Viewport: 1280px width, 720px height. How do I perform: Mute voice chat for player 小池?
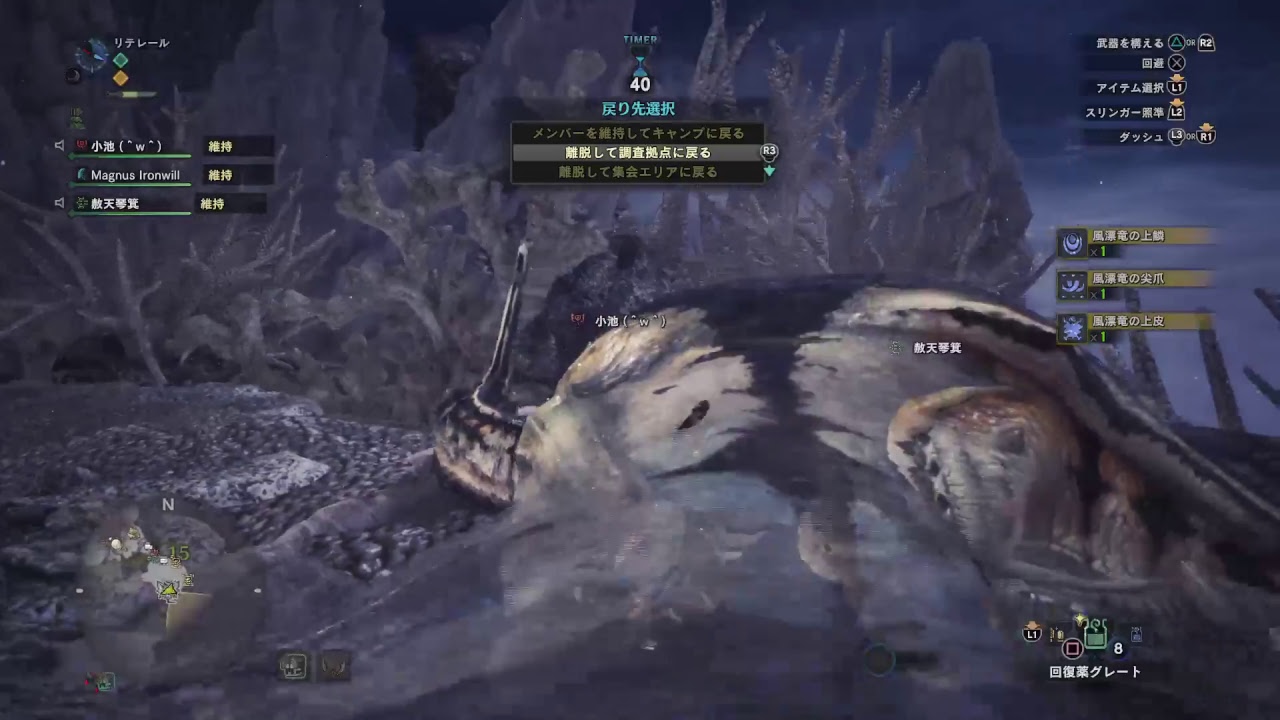[x=59, y=145]
